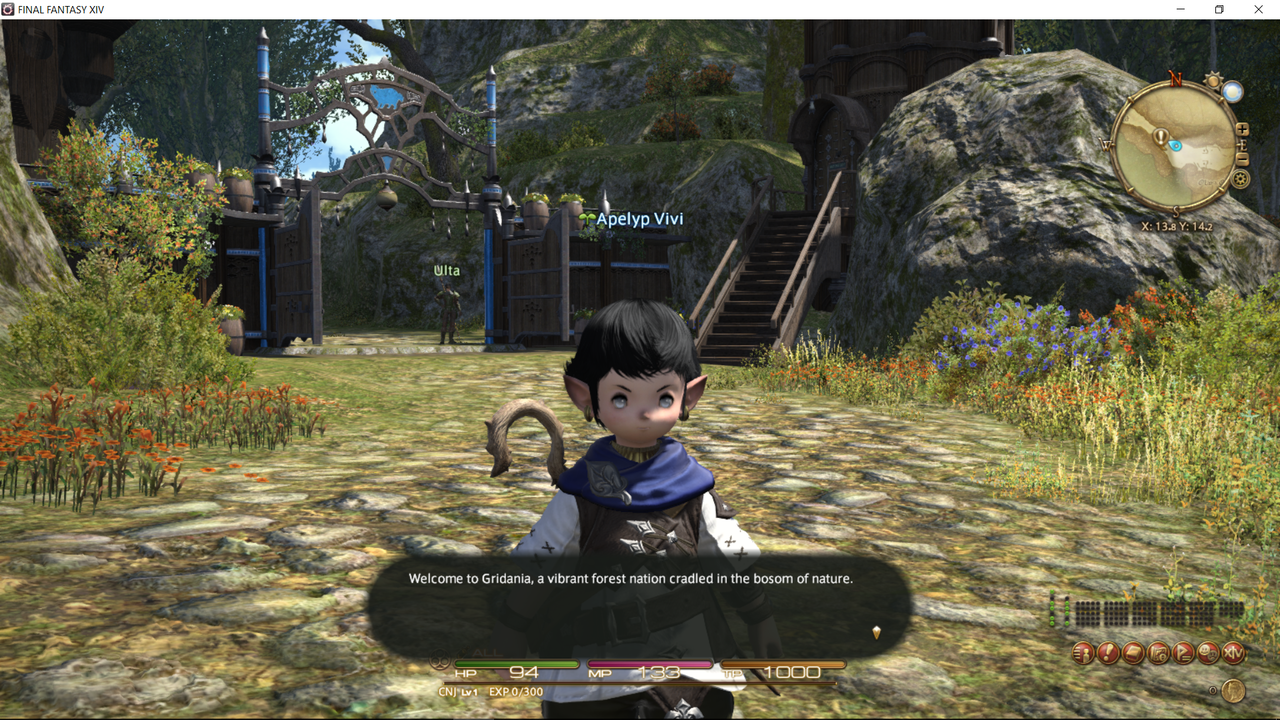The width and height of the screenshot is (1280, 720).
Task: Click the circular minimap
Action: coord(1174,147)
